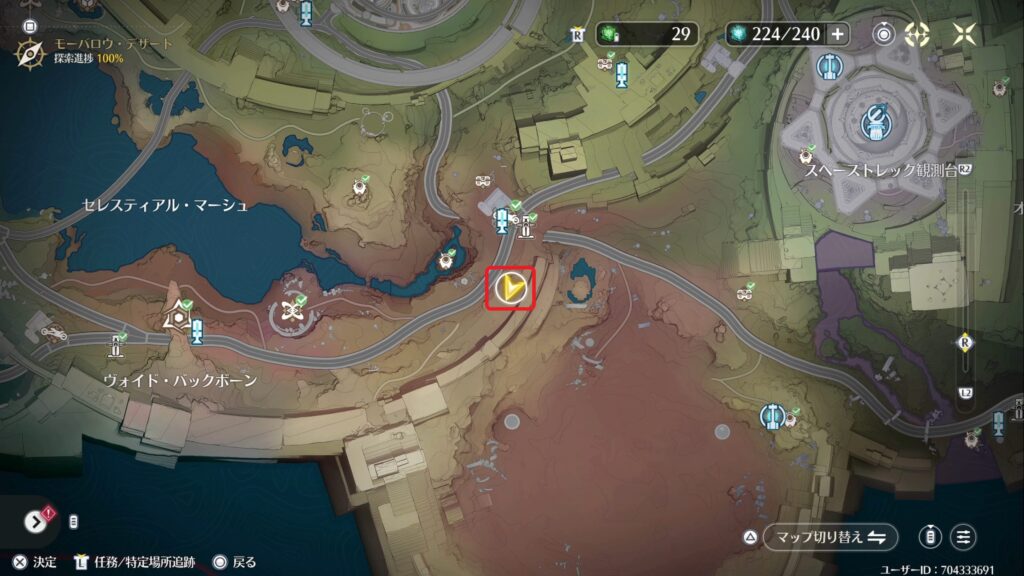The image size is (1024, 576).
Task: Click the マップ切り替え map switch button
Action: click(830, 537)
